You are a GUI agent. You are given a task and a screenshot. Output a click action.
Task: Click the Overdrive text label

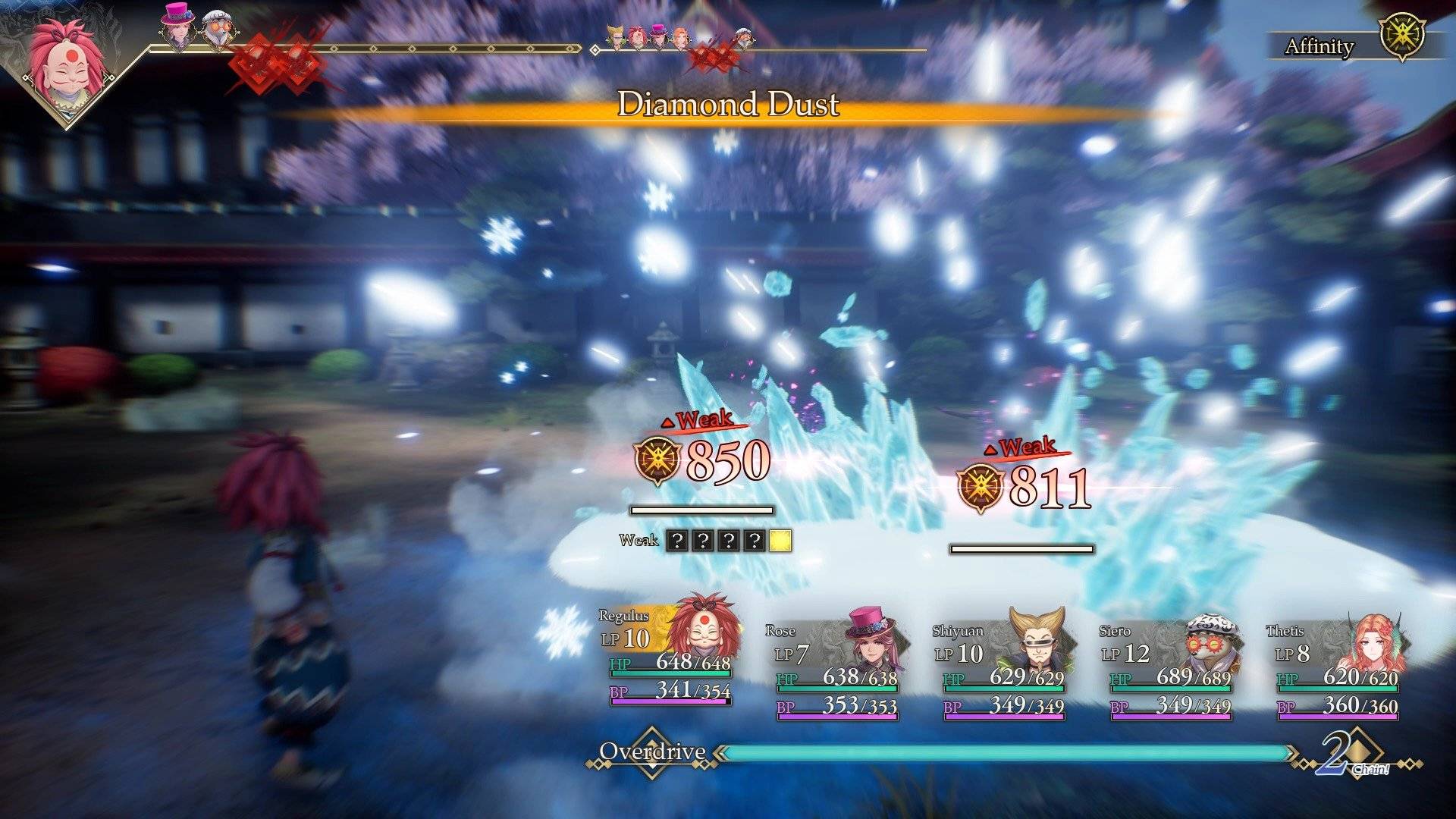click(x=652, y=753)
